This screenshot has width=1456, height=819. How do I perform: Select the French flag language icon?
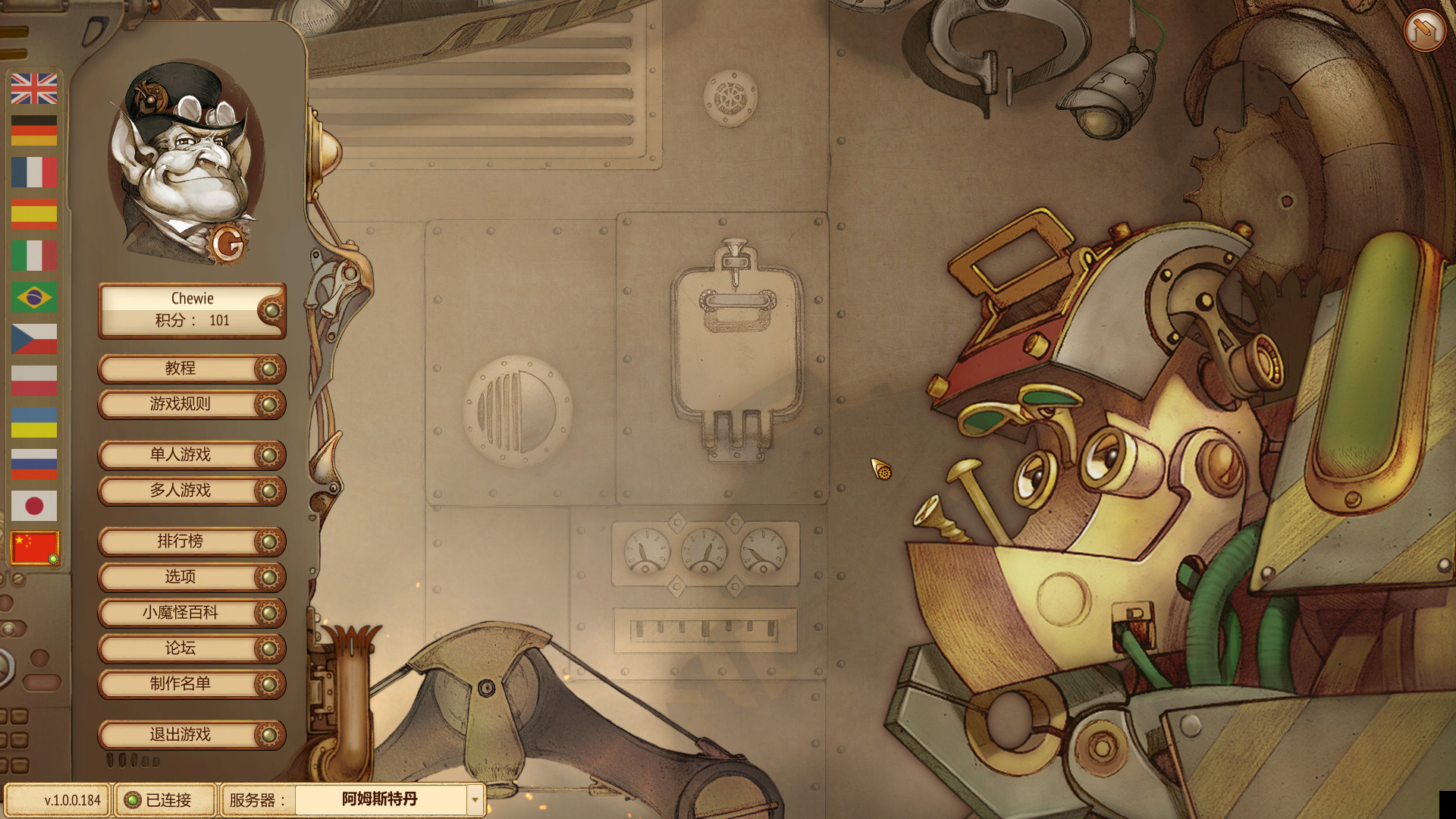click(x=34, y=172)
